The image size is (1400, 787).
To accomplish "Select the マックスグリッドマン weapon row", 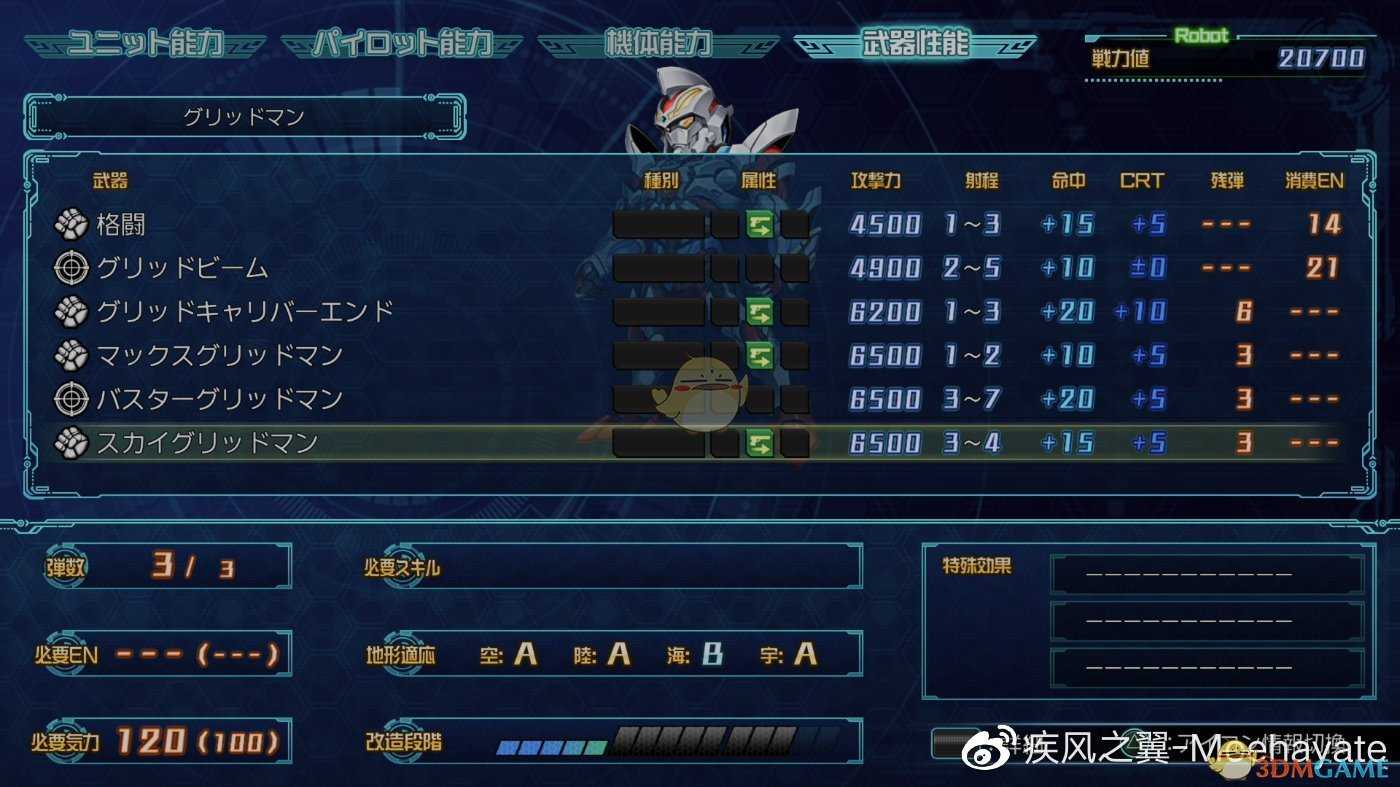I will [x=219, y=355].
